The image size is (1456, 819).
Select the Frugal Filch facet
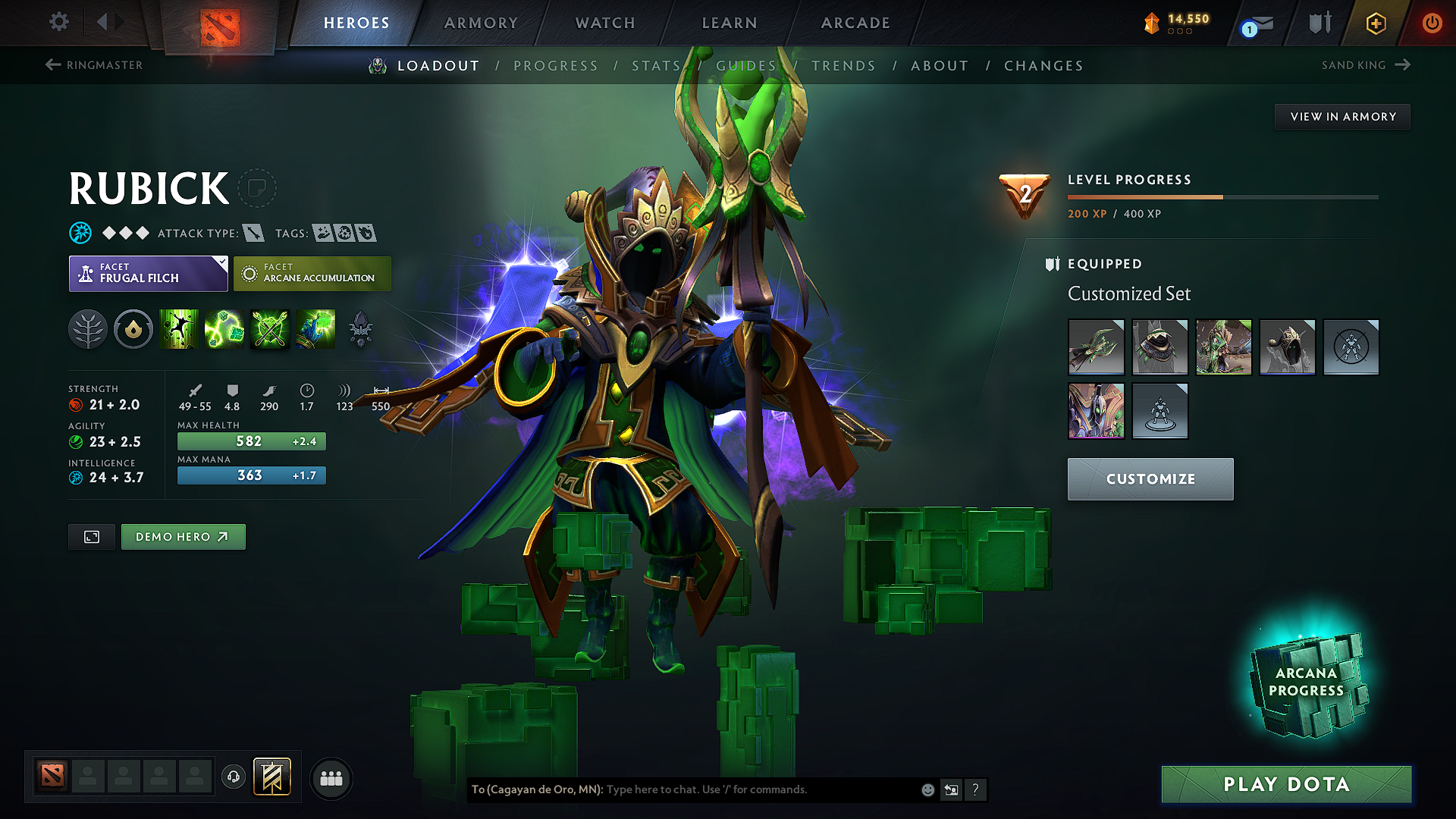(x=148, y=273)
